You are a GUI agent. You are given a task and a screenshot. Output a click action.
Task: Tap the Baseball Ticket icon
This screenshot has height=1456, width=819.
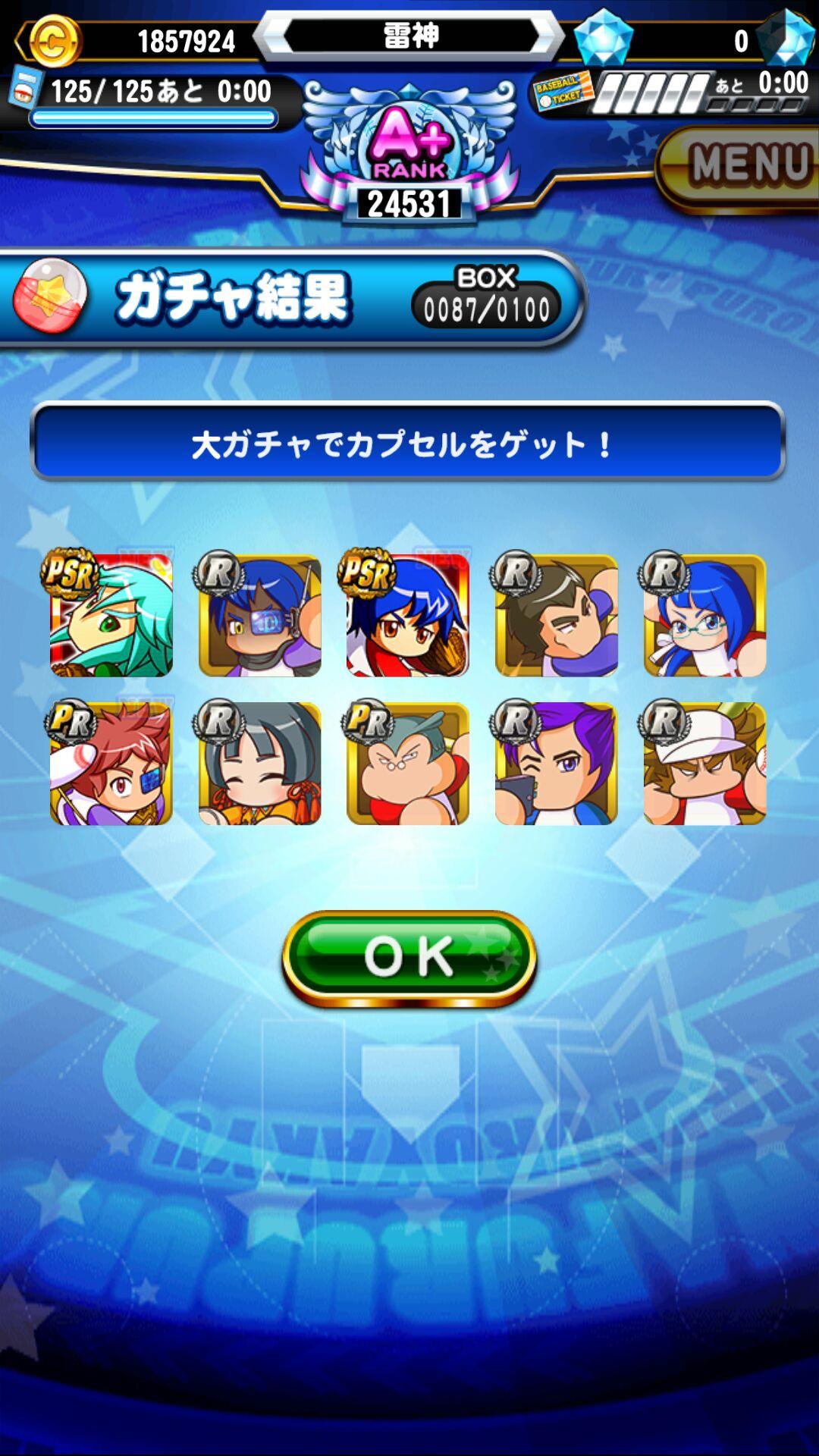562,93
